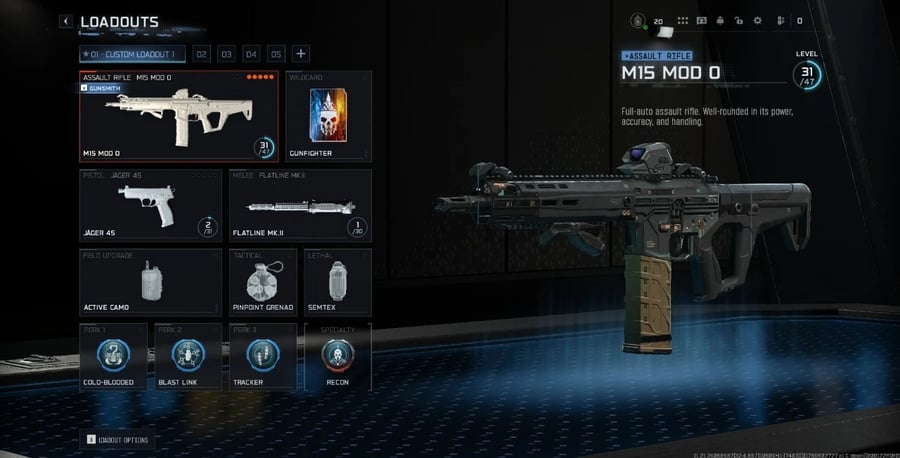900x458 pixels.
Task: Choose the Tracker perk 3 slot
Action: click(x=262, y=357)
